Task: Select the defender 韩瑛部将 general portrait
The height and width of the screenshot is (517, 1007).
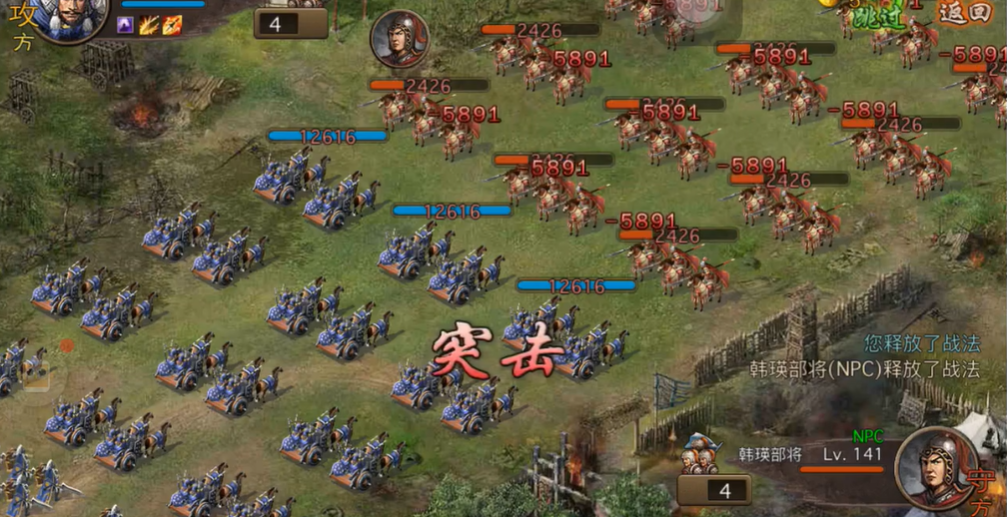Action: (x=935, y=468)
